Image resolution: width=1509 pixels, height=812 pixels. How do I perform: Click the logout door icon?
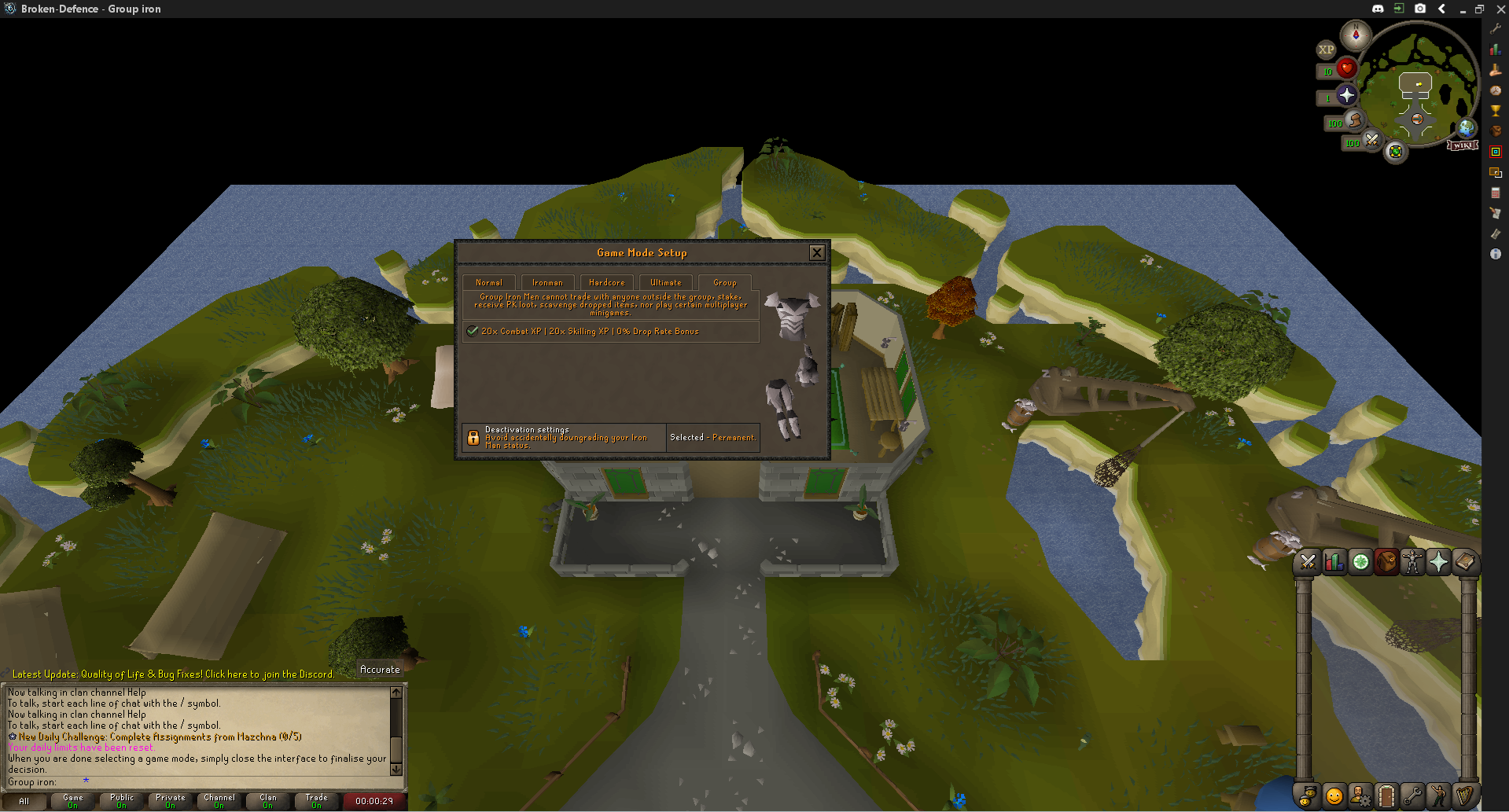pyautogui.click(x=1386, y=796)
